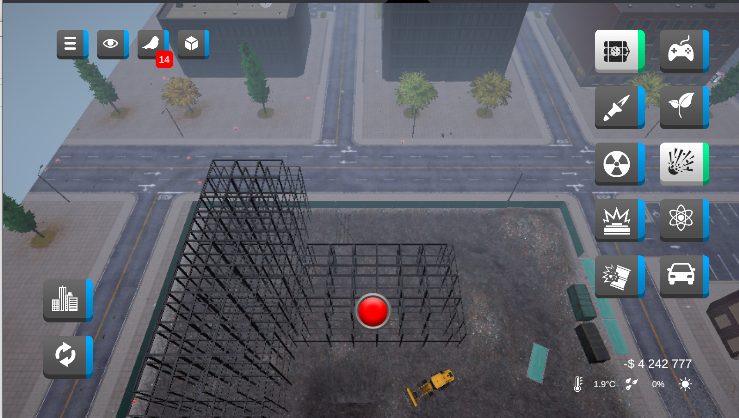Click the 3D cube button
Image resolution: width=739 pixels, height=418 pixels.
pyautogui.click(x=192, y=44)
